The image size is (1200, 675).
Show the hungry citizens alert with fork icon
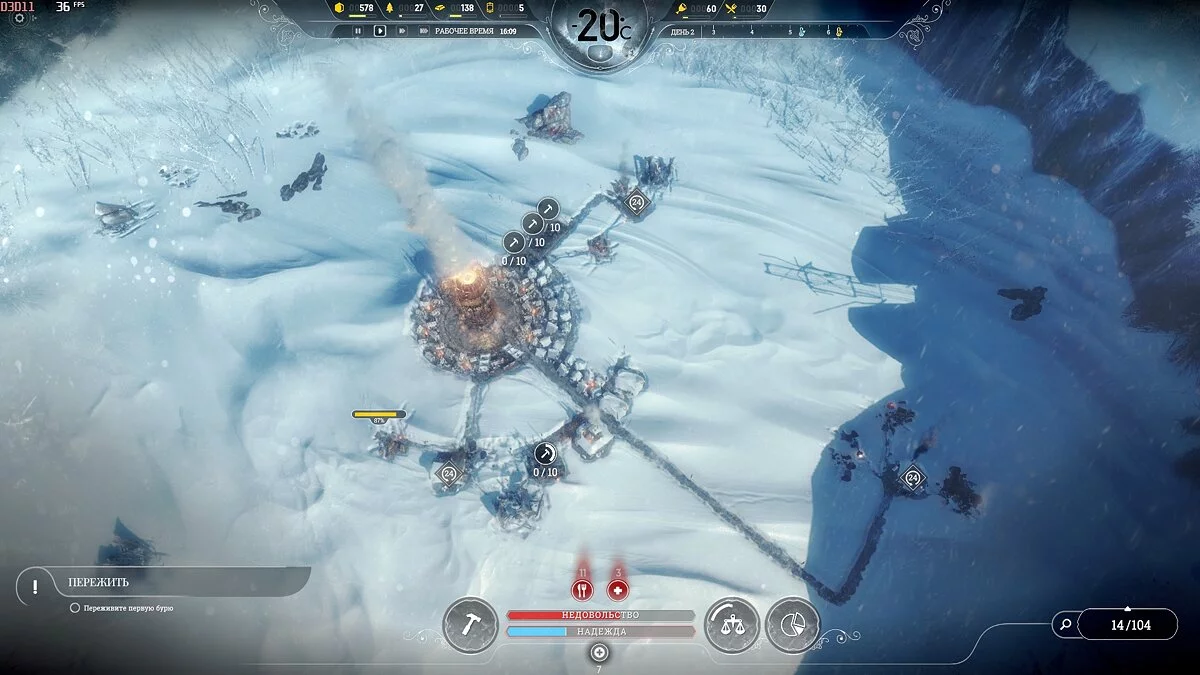(582, 590)
